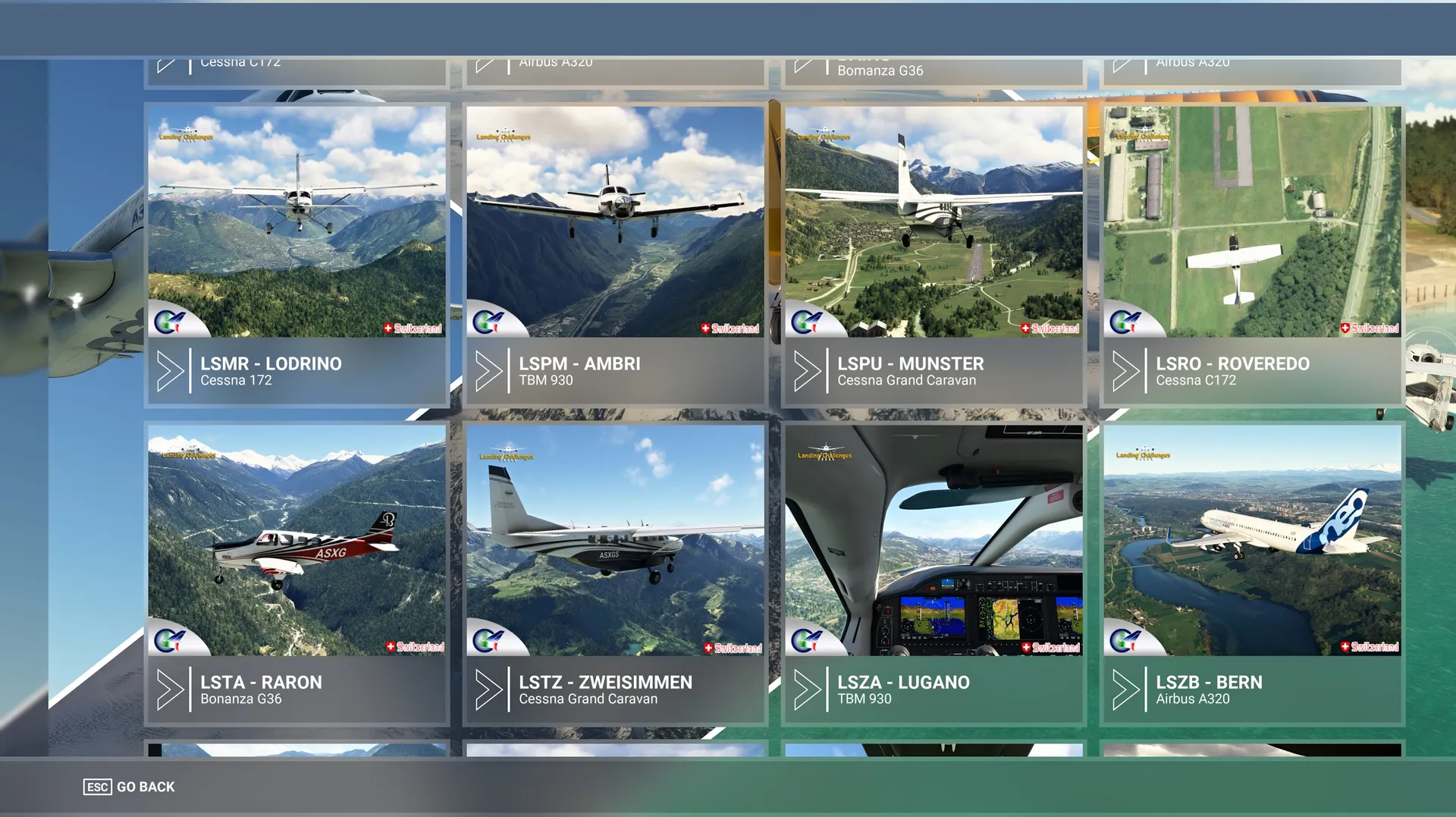Select the LSRO - Roveredo Cessna C172 challenge
The width and height of the screenshot is (1456, 817).
pos(1252,255)
